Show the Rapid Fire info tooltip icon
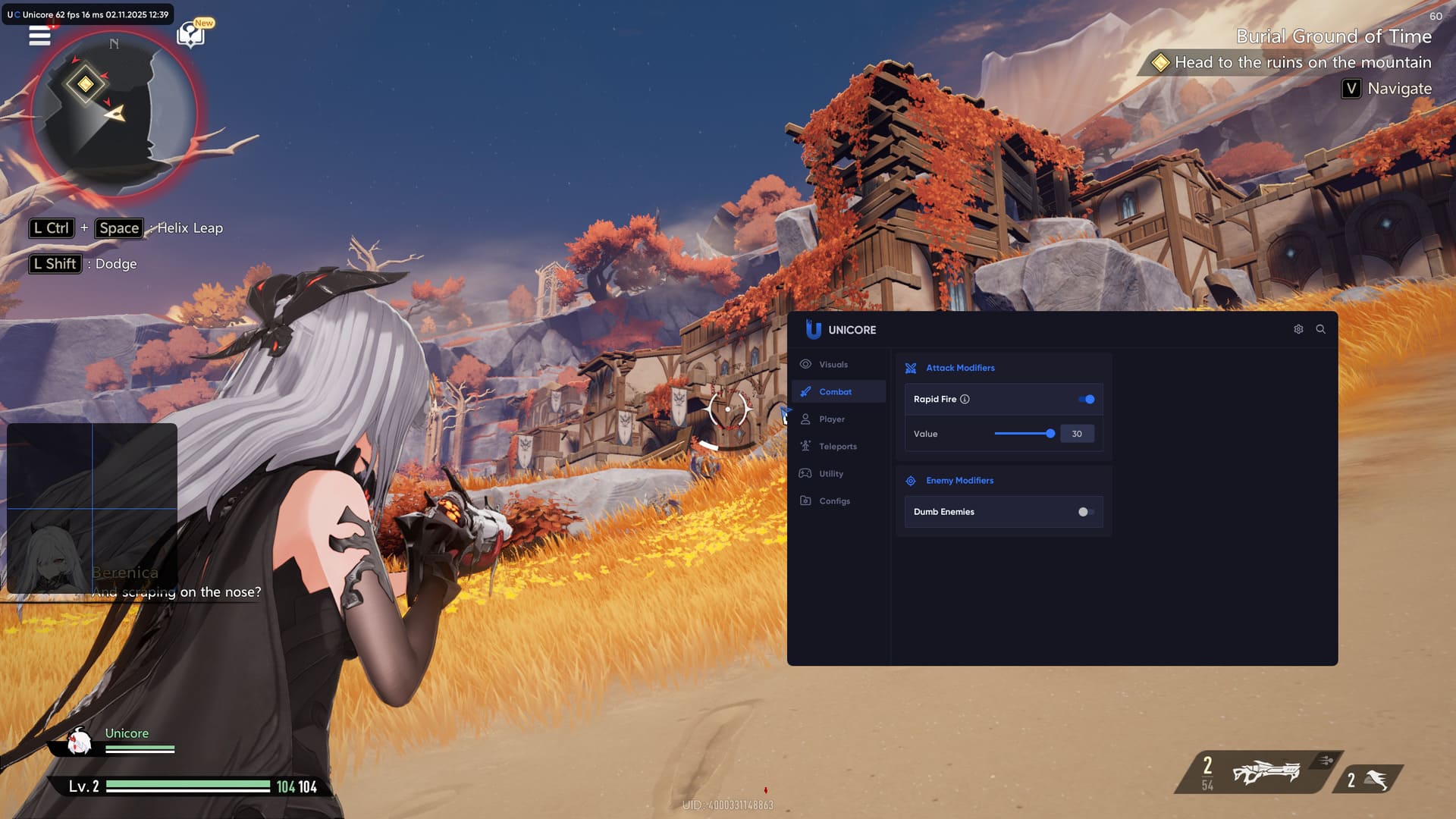This screenshot has width=1456, height=819. (965, 400)
